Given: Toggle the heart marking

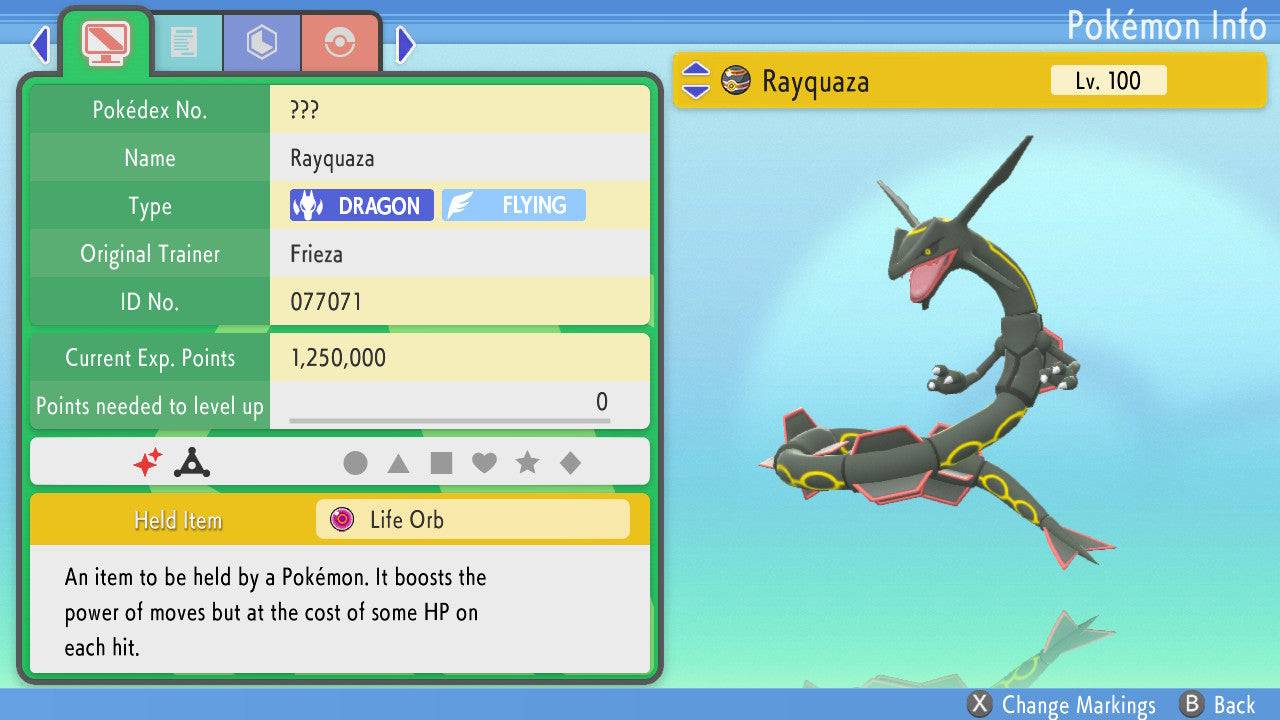Looking at the screenshot, I should (x=484, y=463).
